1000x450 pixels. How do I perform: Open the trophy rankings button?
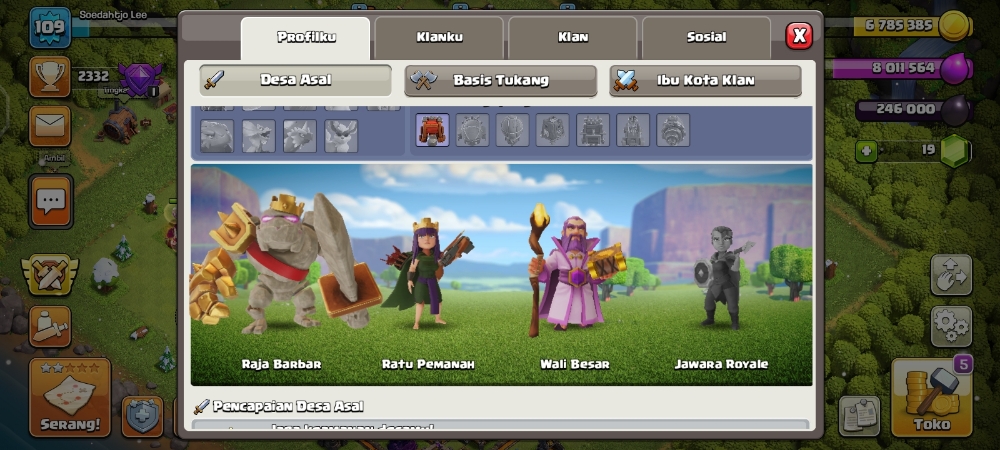tap(49, 76)
